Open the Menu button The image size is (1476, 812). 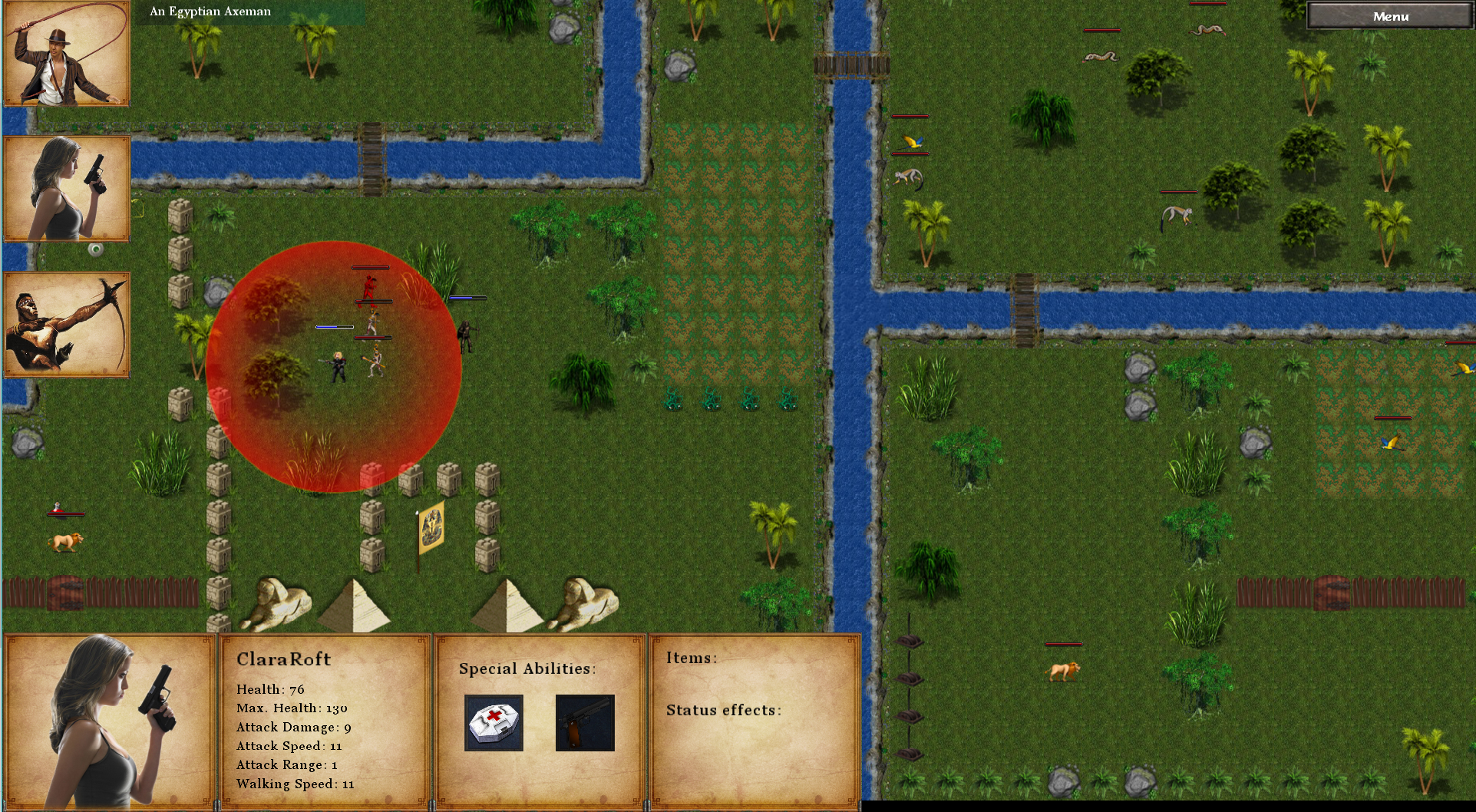click(x=1390, y=16)
